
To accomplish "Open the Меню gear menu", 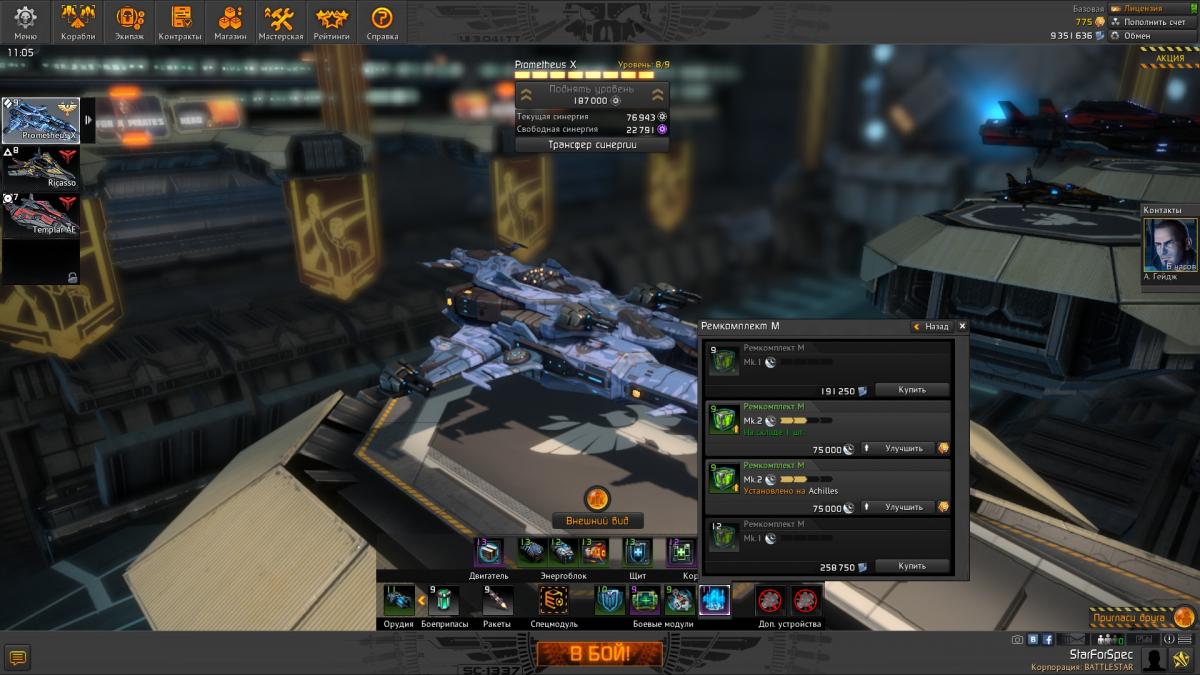I will 26,22.
